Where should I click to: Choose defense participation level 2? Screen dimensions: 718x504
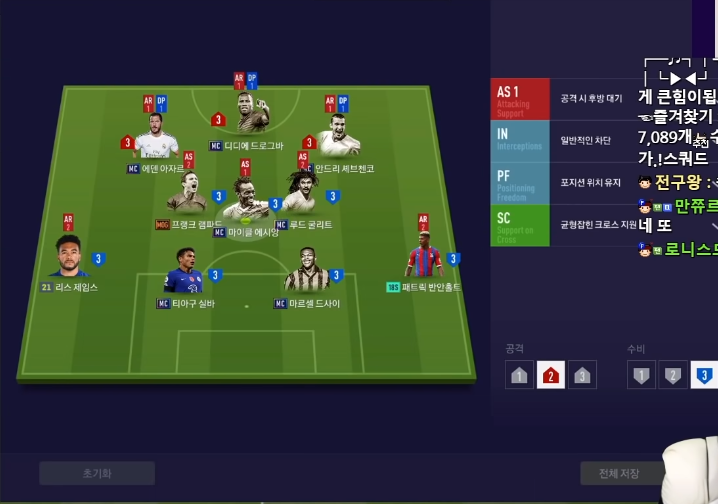coord(673,375)
